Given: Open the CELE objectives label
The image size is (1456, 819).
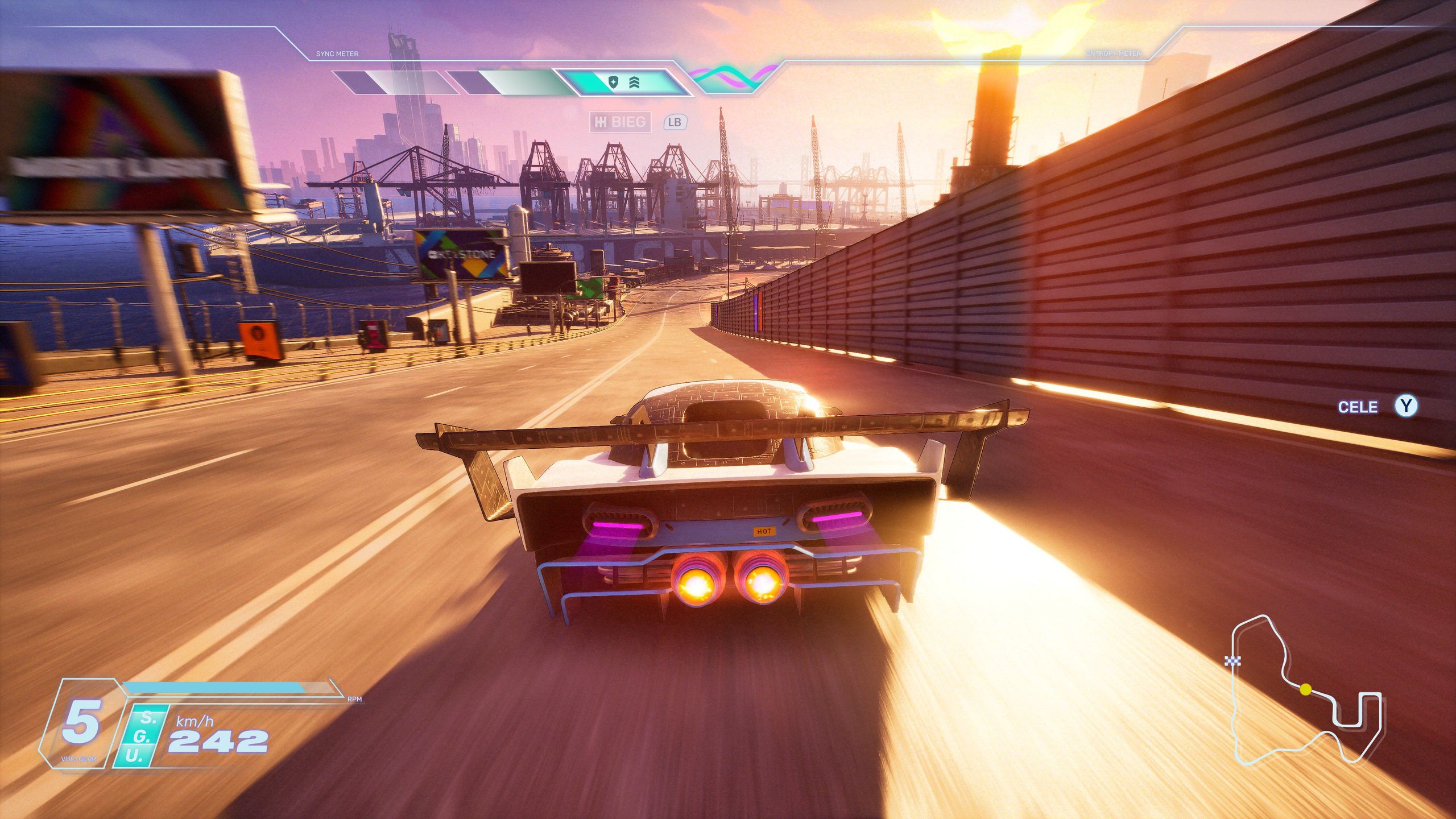Looking at the screenshot, I should pos(1357,407).
